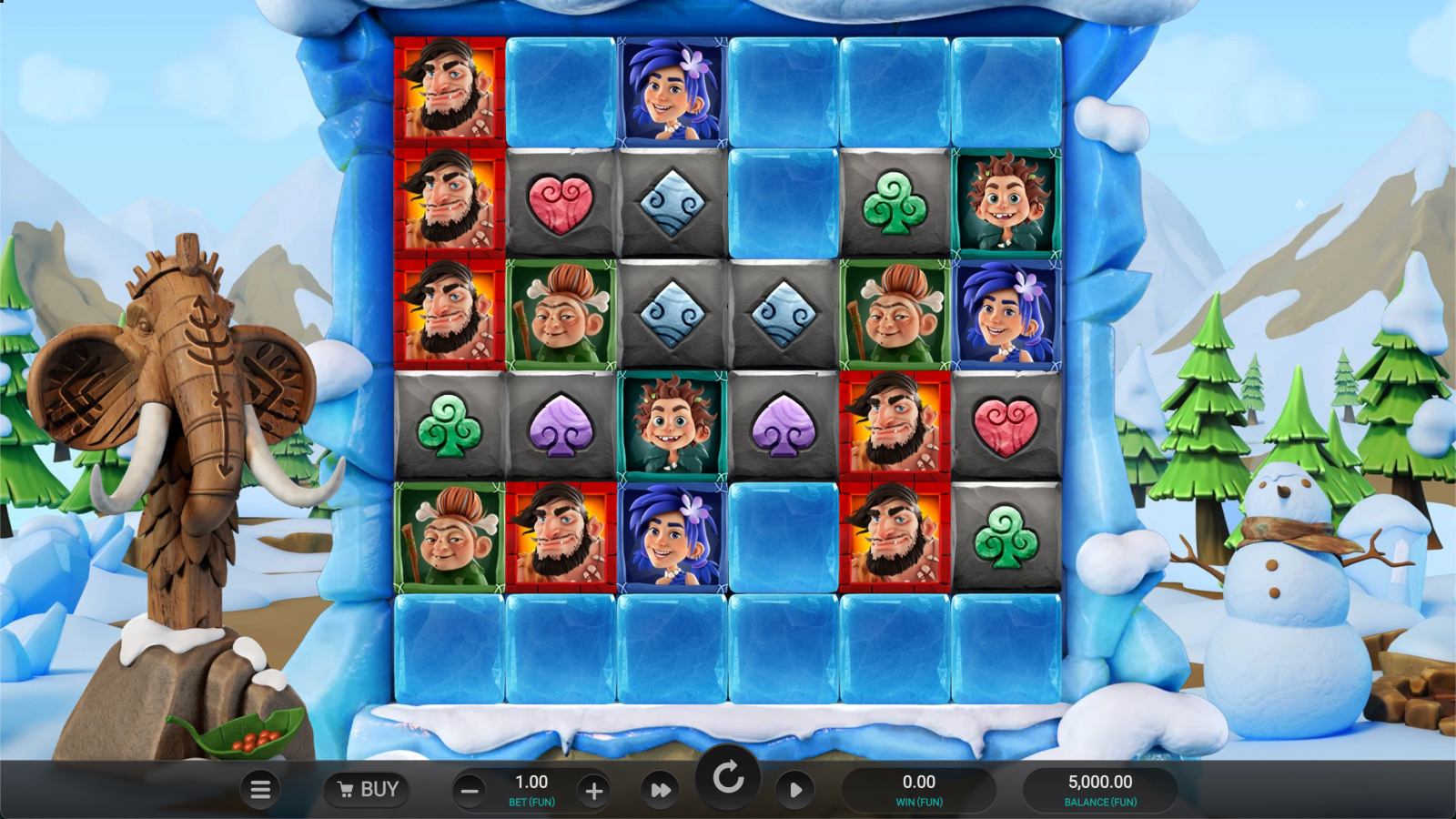
Task: Open the game menu via hamburger icon
Action: 260,789
